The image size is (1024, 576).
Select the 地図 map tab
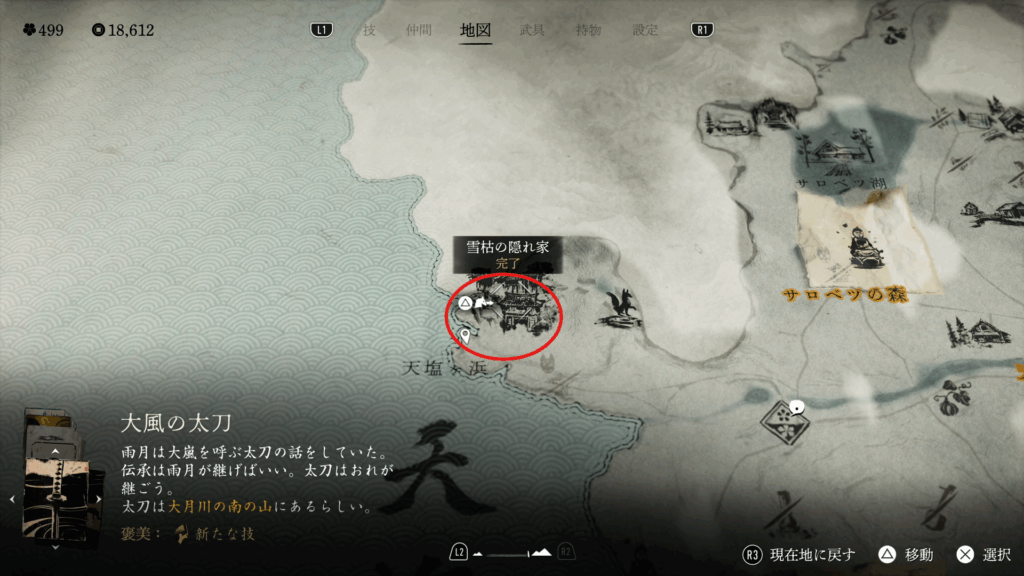475,30
